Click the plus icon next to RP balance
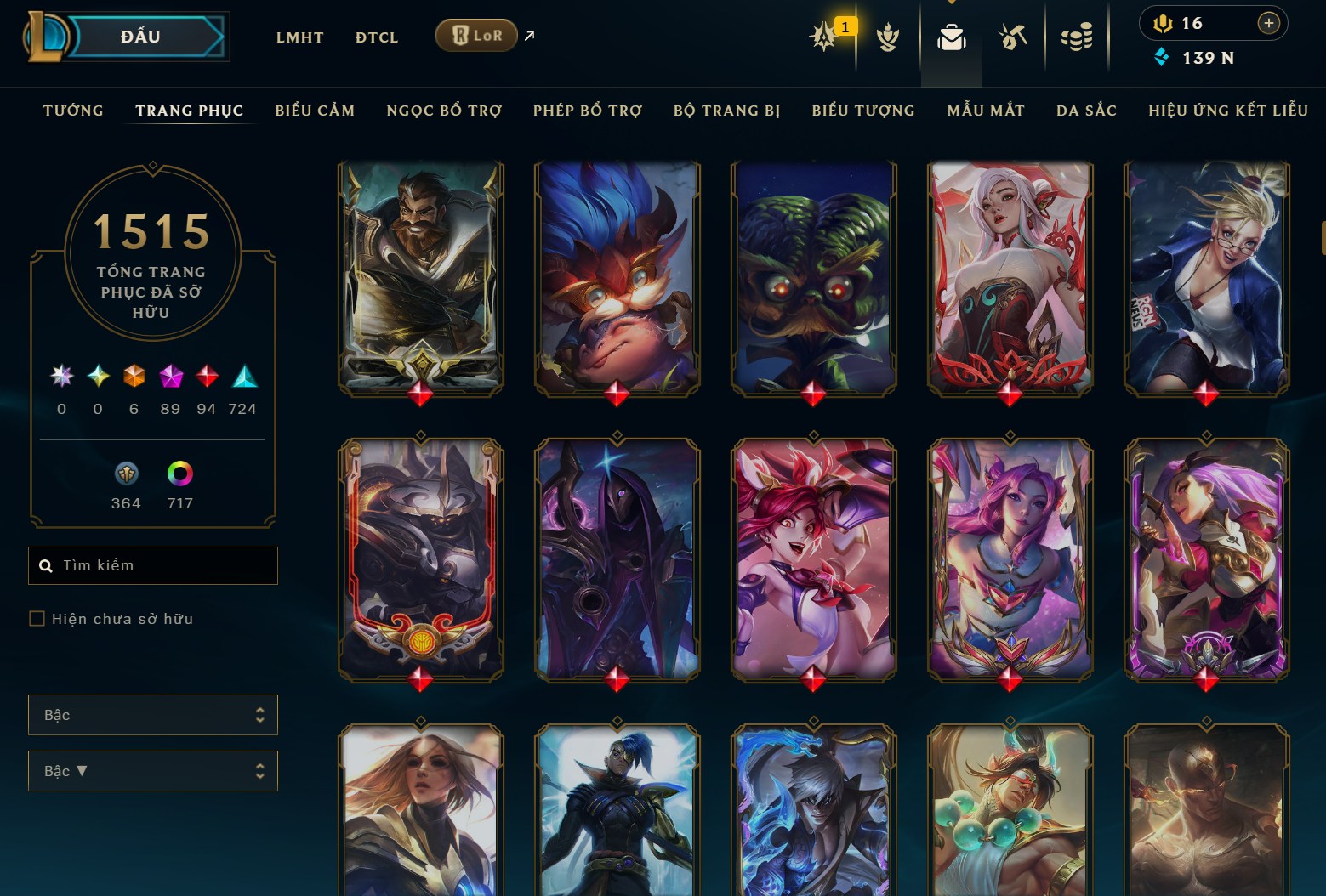 [x=1269, y=23]
